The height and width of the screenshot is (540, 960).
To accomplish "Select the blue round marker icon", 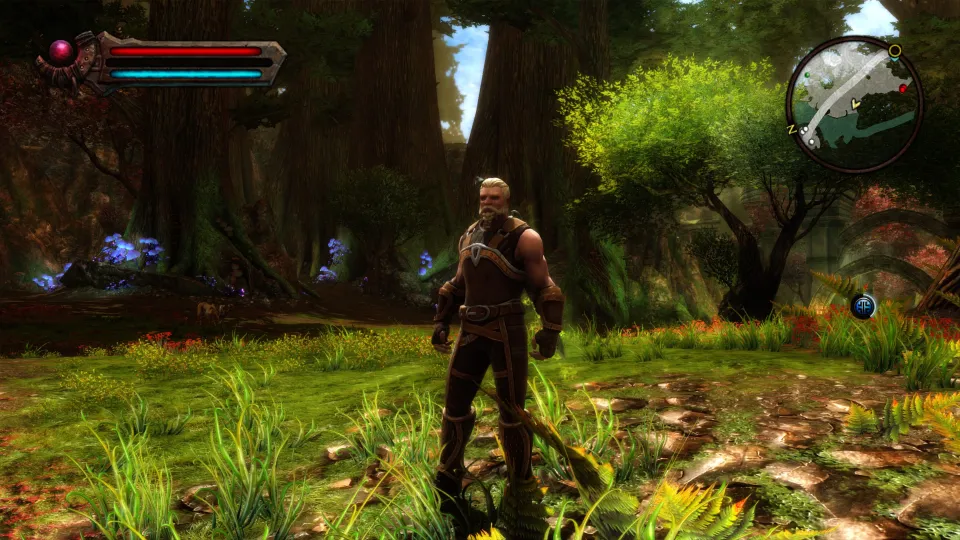I will (x=863, y=306).
